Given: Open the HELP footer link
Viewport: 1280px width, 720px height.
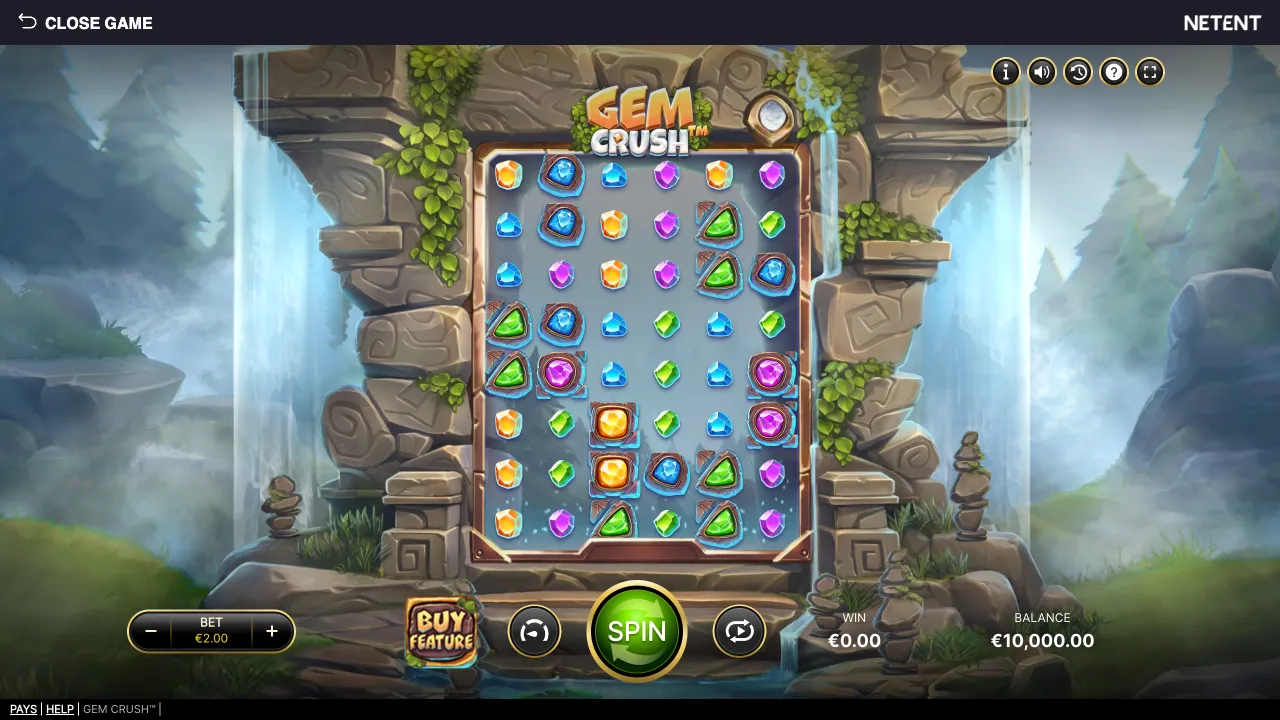Looking at the screenshot, I should [60, 709].
